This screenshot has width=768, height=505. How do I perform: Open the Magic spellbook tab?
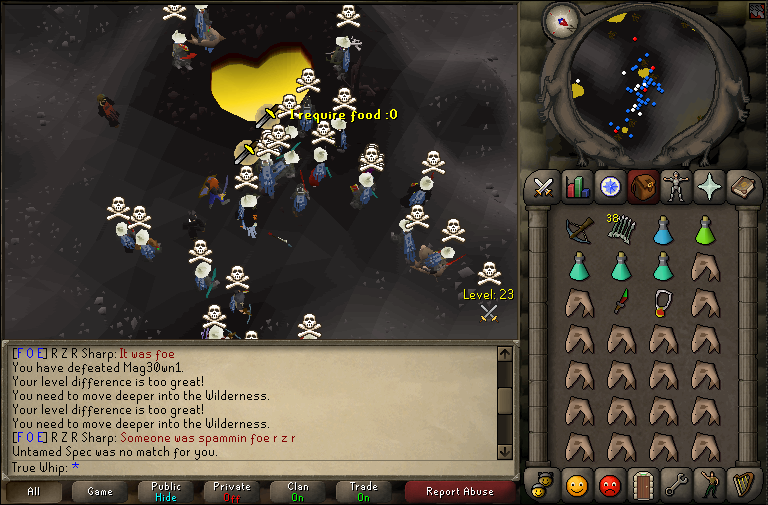(x=742, y=187)
